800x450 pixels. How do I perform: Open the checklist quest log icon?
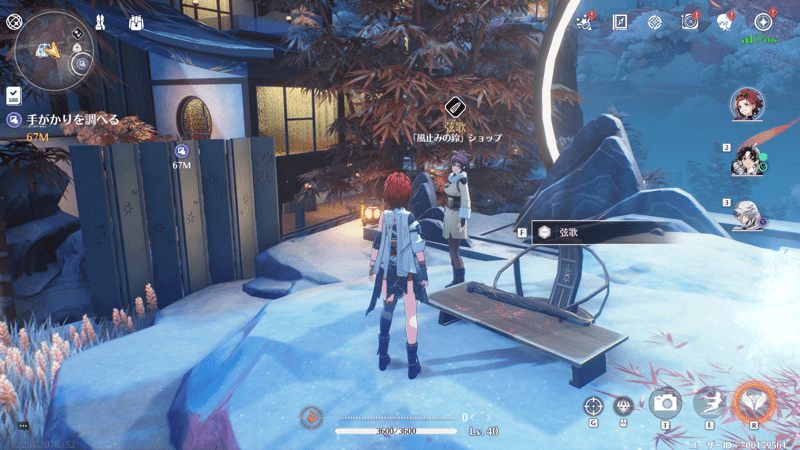click(14, 95)
